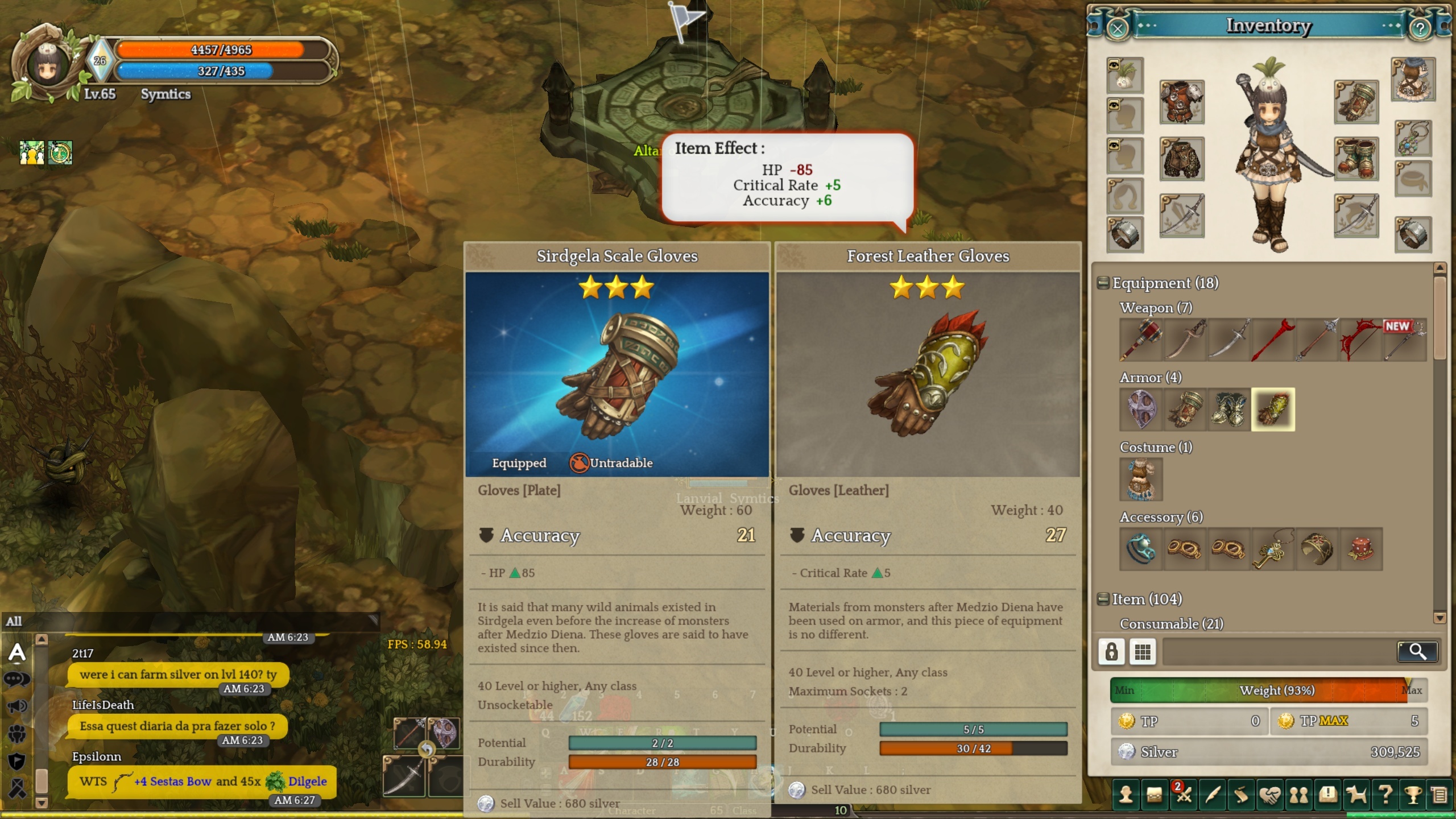Click the inventory search text field
Image resolution: width=1456 pixels, height=819 pixels.
(x=1280, y=652)
